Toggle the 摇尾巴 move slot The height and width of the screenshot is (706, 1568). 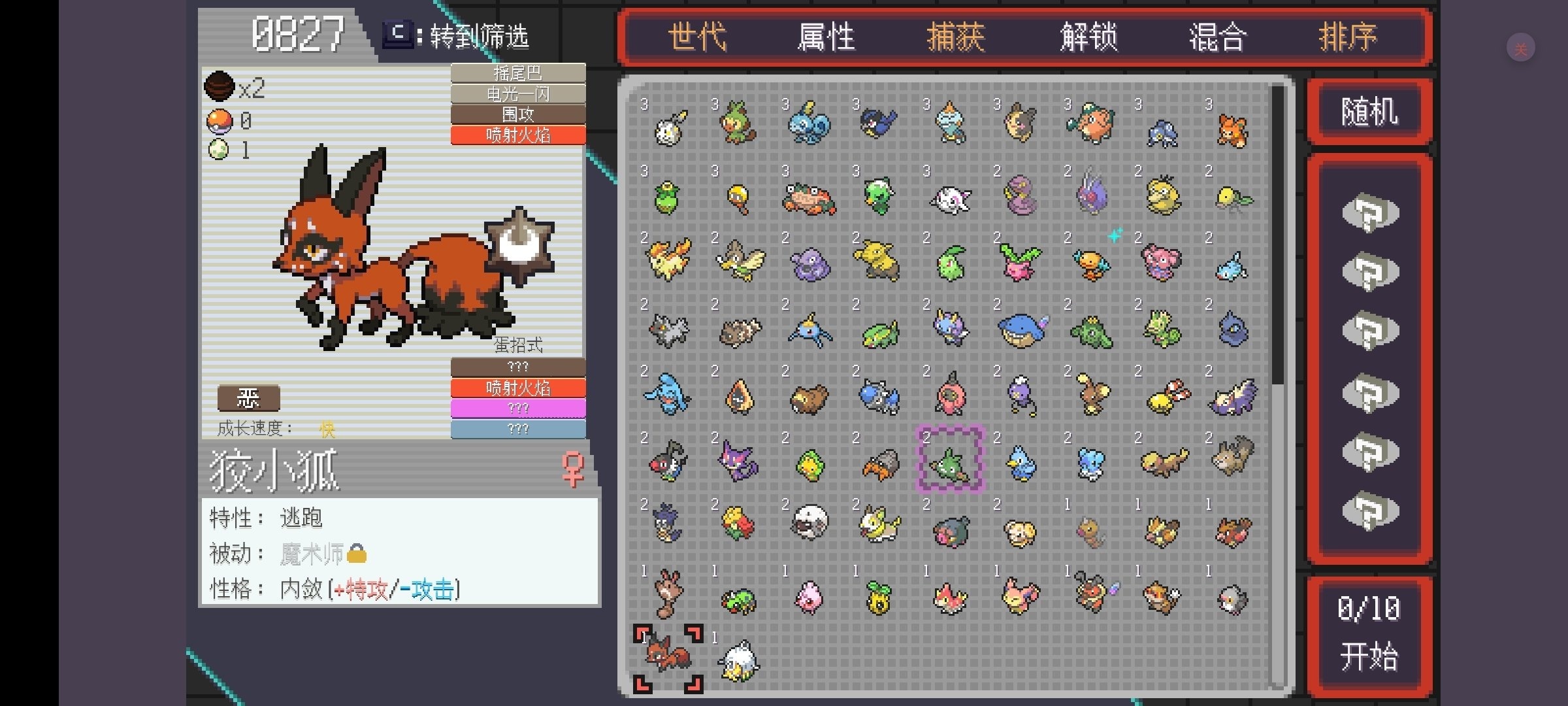(x=518, y=73)
